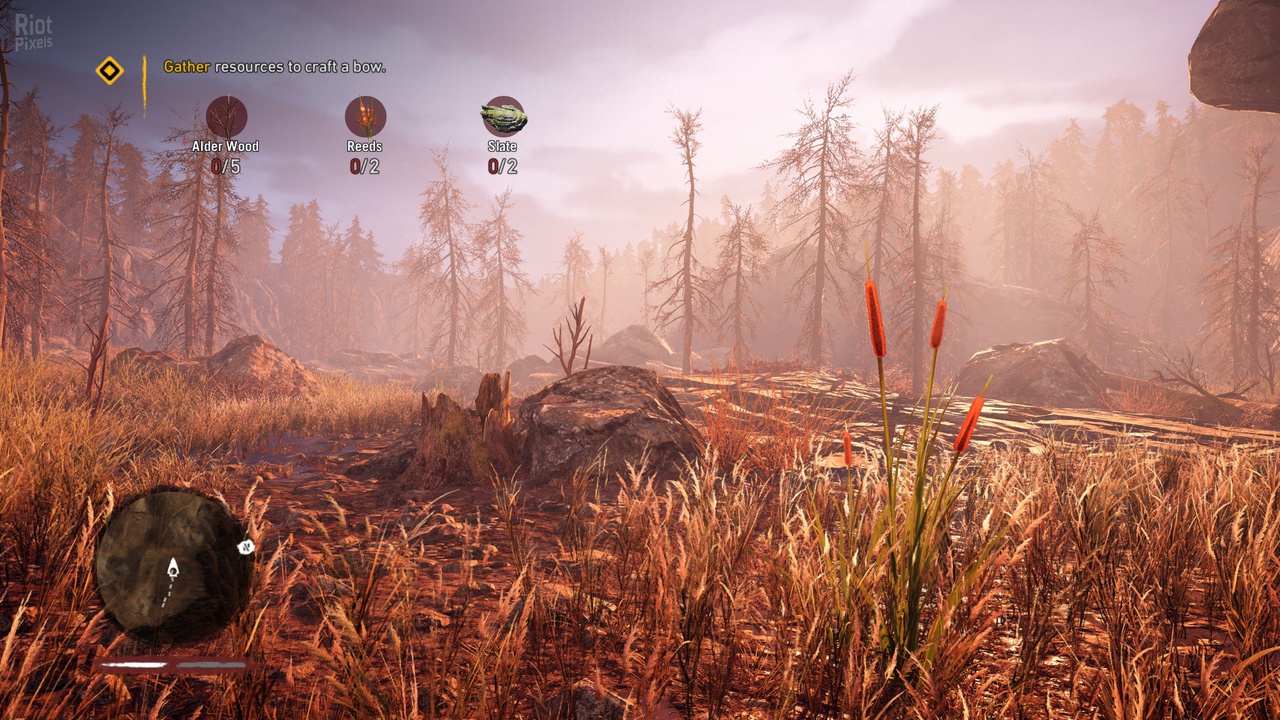Click the north compass marker on minimap
Screen dimensions: 1280x720
pyautogui.click(x=243, y=547)
